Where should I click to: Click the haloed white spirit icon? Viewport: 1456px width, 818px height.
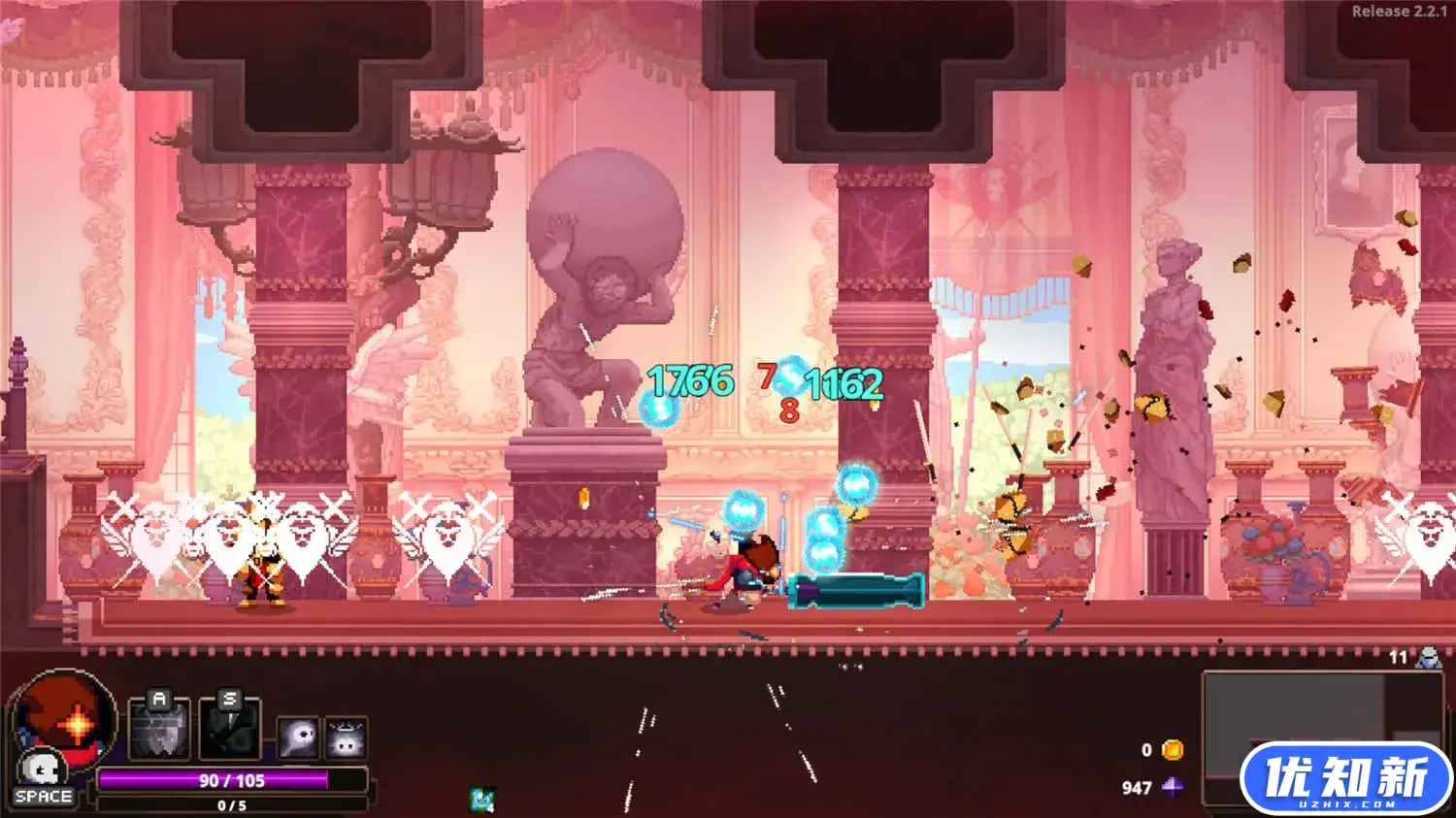[x=346, y=738]
